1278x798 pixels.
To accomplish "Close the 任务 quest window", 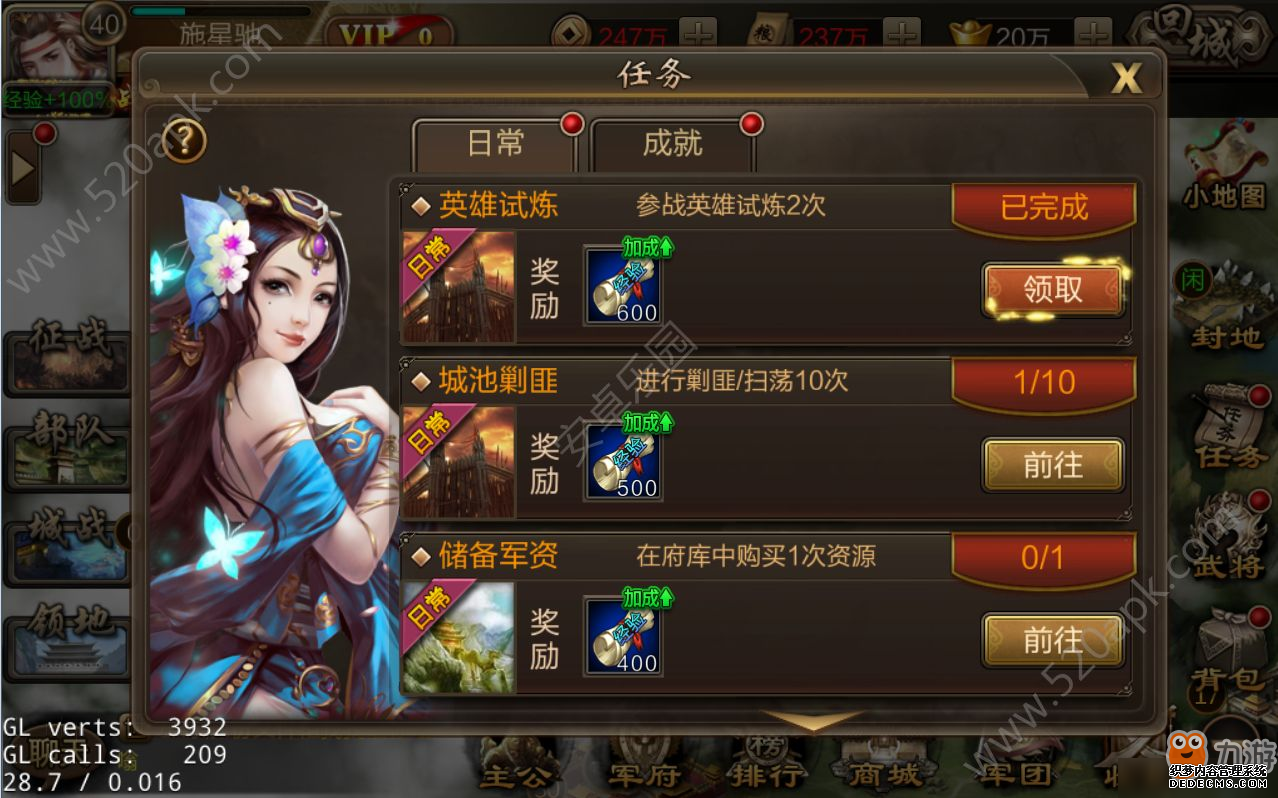I will pyautogui.click(x=1126, y=78).
